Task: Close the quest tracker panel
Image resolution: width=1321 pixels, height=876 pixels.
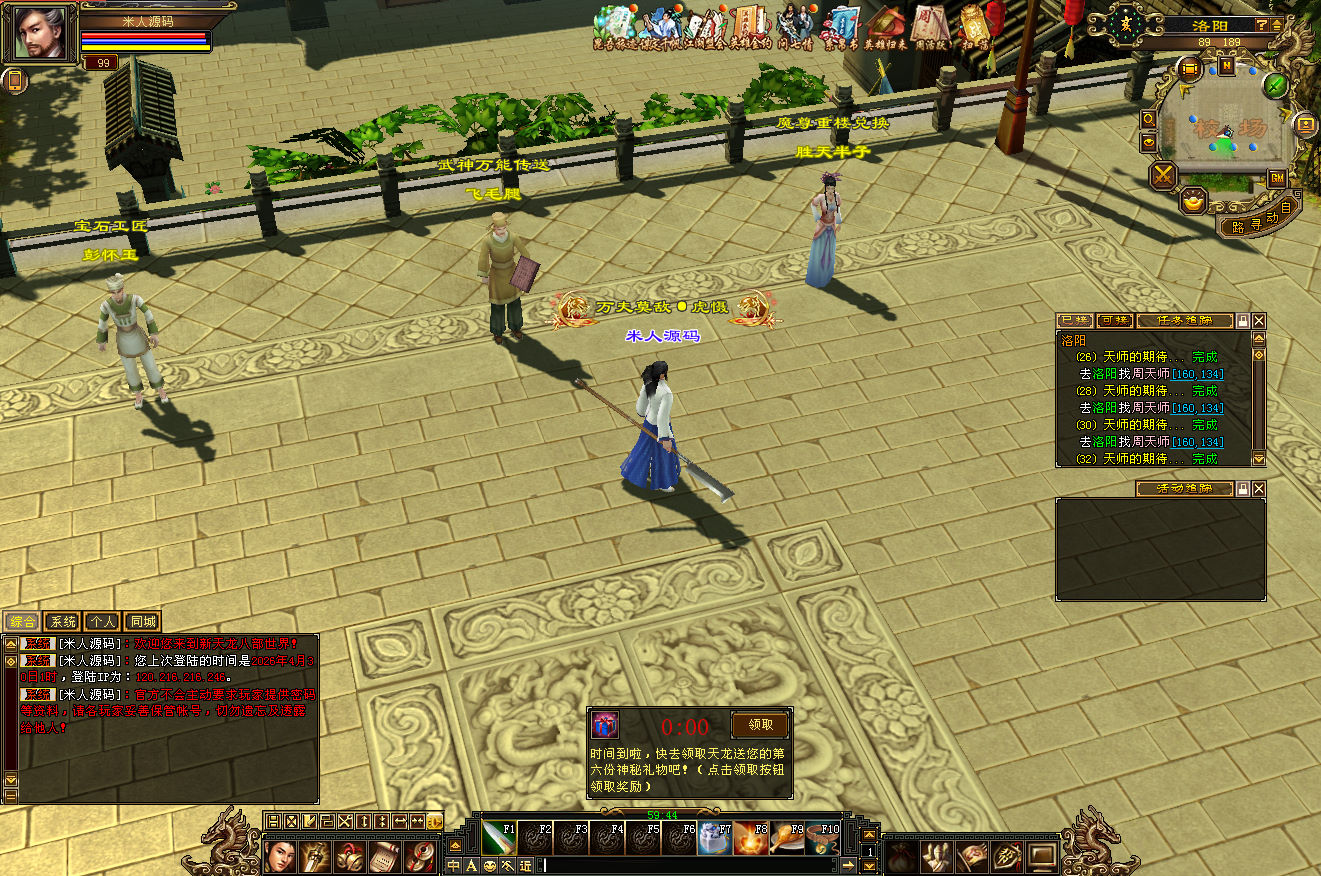Action: [1259, 321]
